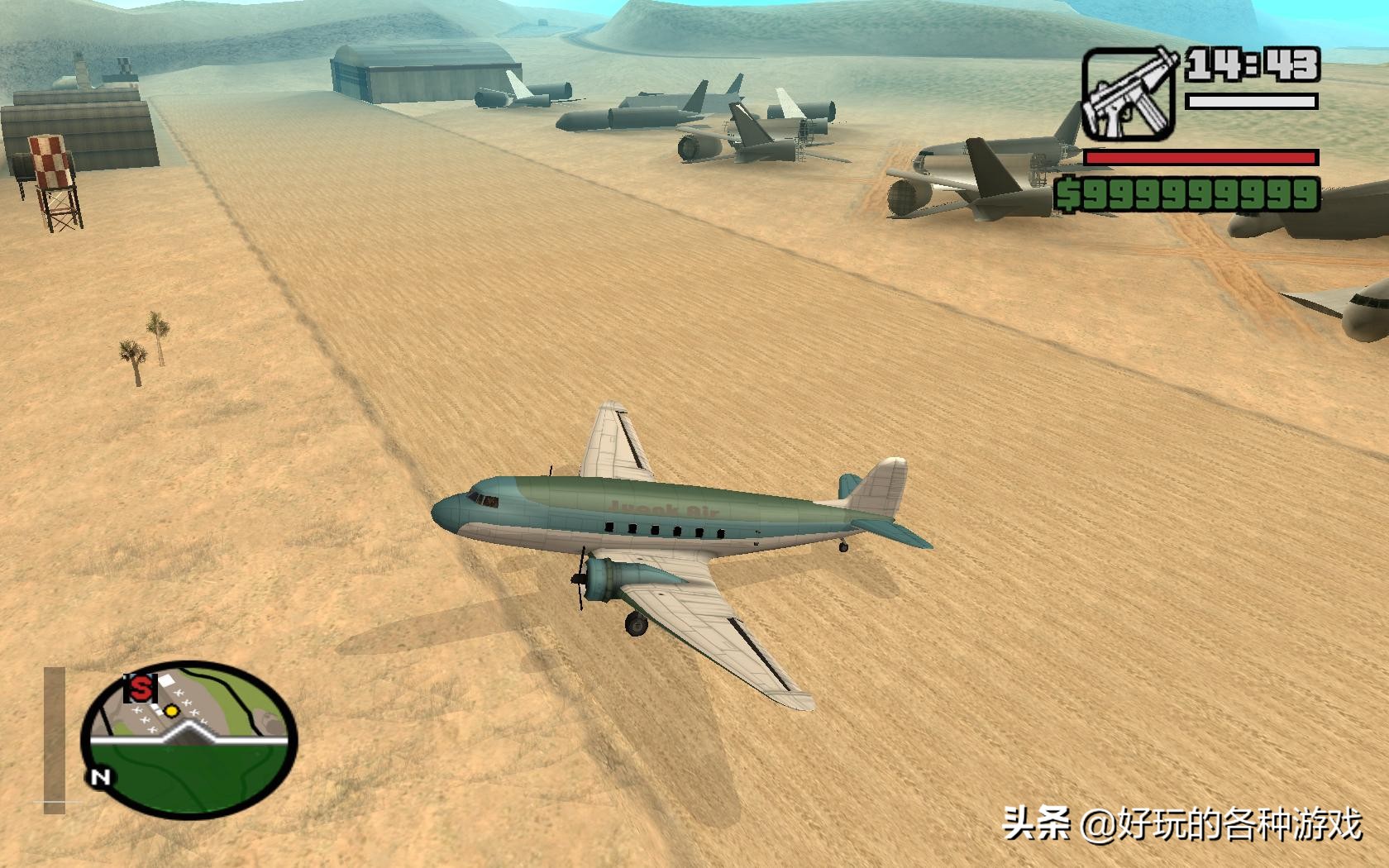Click the N north indicator on radar

point(99,777)
